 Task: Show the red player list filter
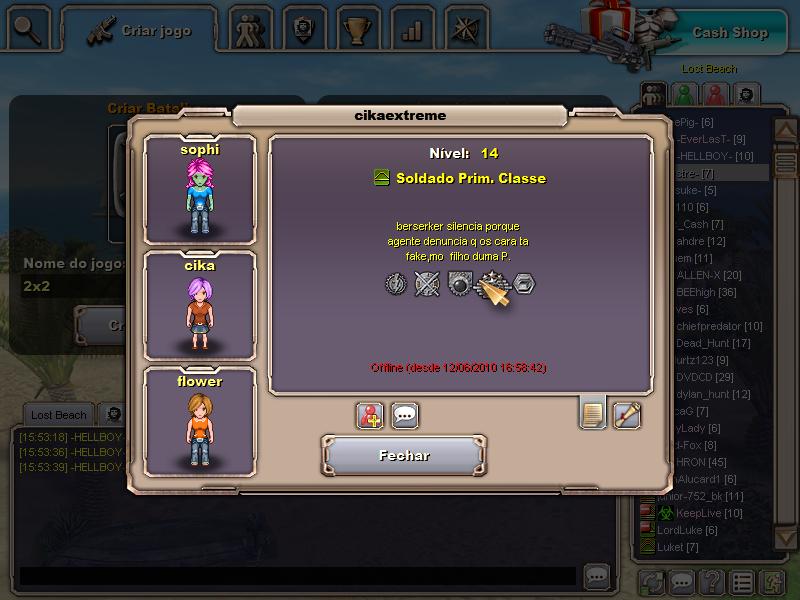pos(713,94)
